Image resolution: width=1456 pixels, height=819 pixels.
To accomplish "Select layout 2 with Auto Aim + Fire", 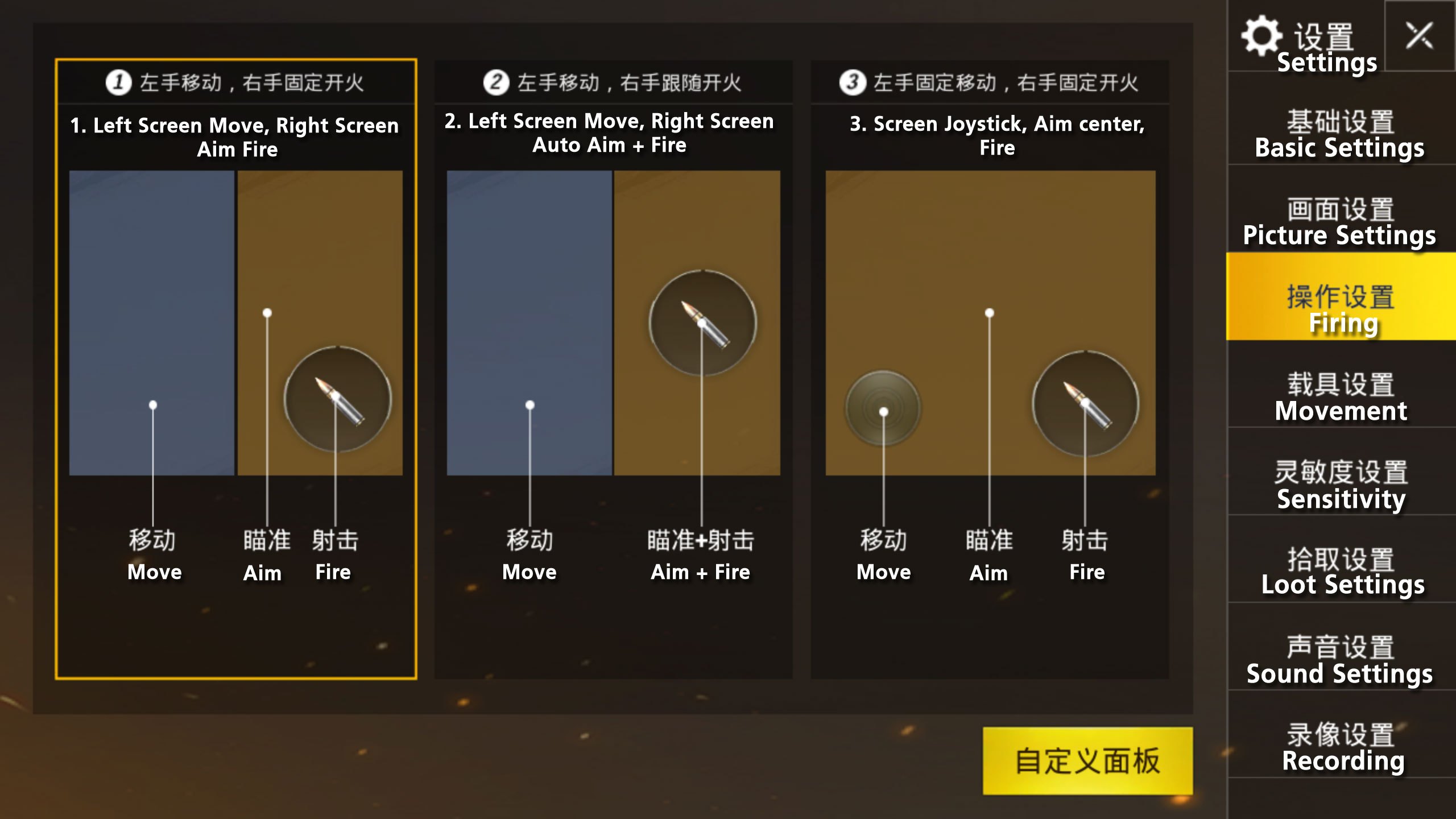I will [x=613, y=369].
